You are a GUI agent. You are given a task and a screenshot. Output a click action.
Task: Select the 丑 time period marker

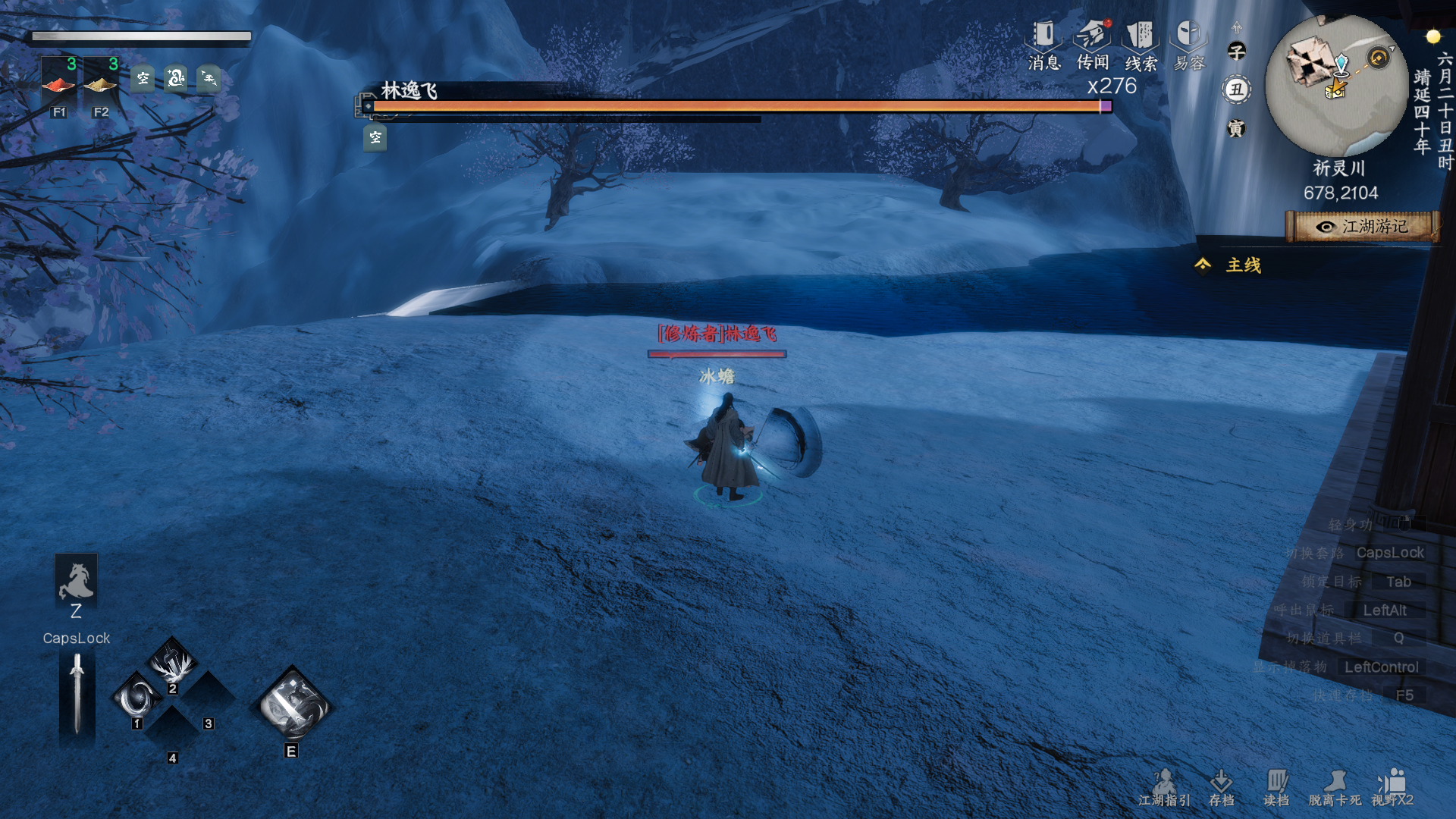point(1237,90)
